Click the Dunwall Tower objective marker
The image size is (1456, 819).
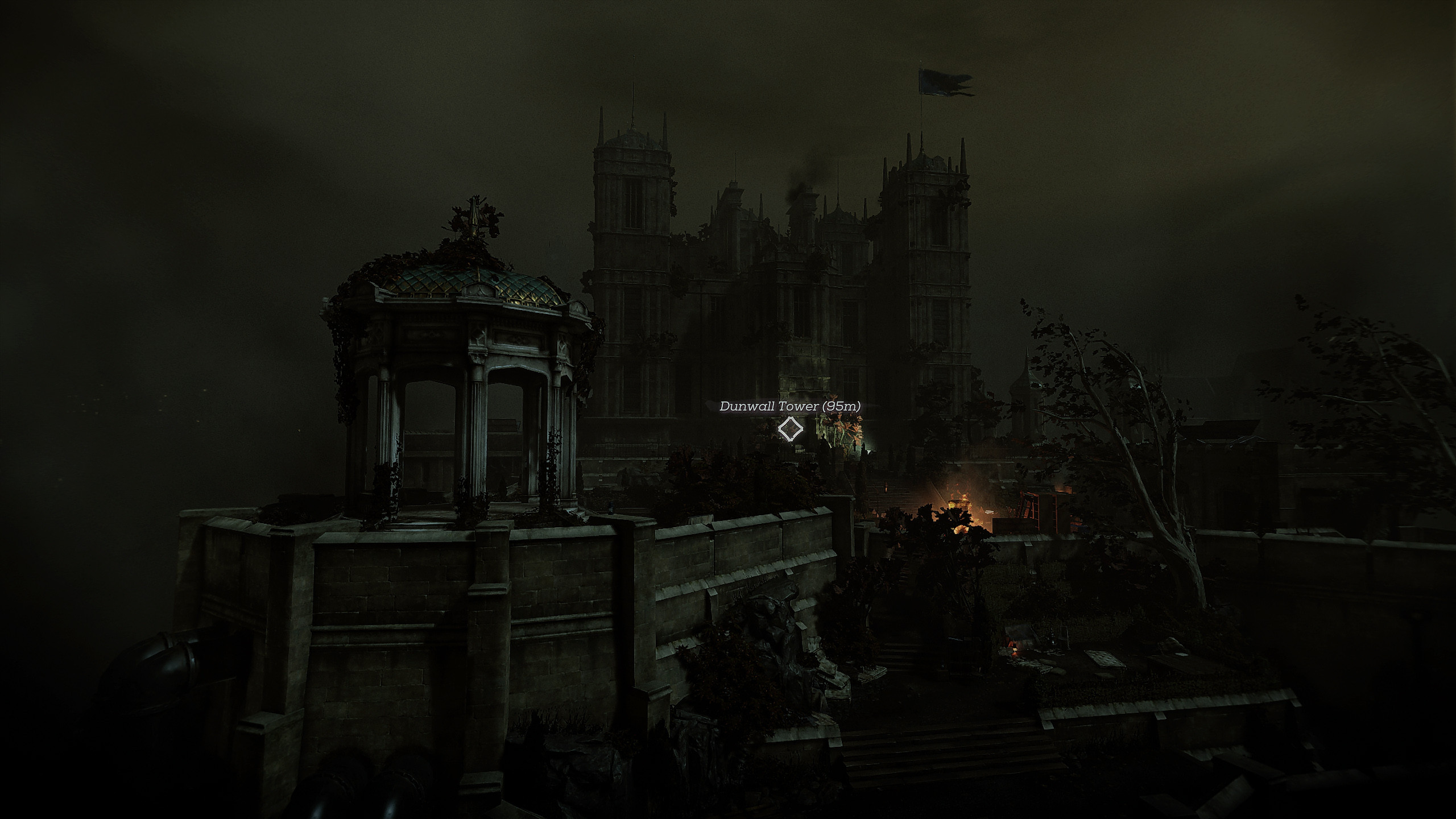tap(790, 429)
